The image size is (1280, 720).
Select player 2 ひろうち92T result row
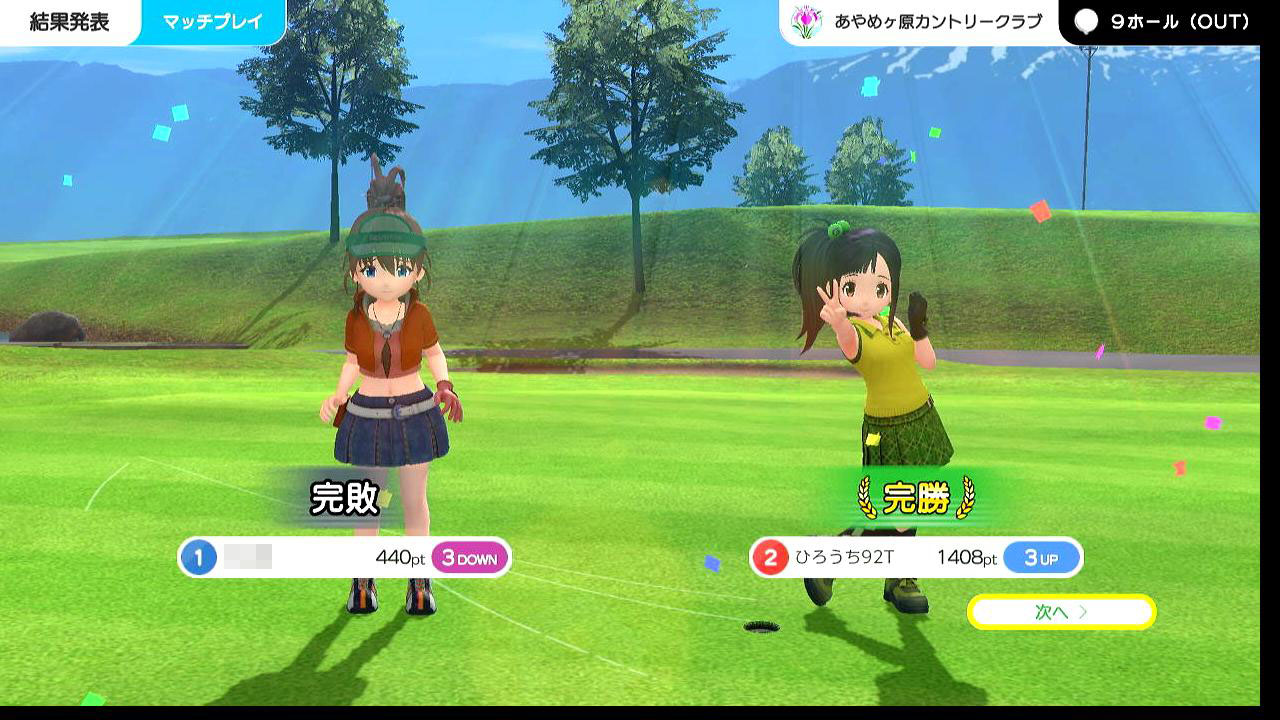(915, 558)
